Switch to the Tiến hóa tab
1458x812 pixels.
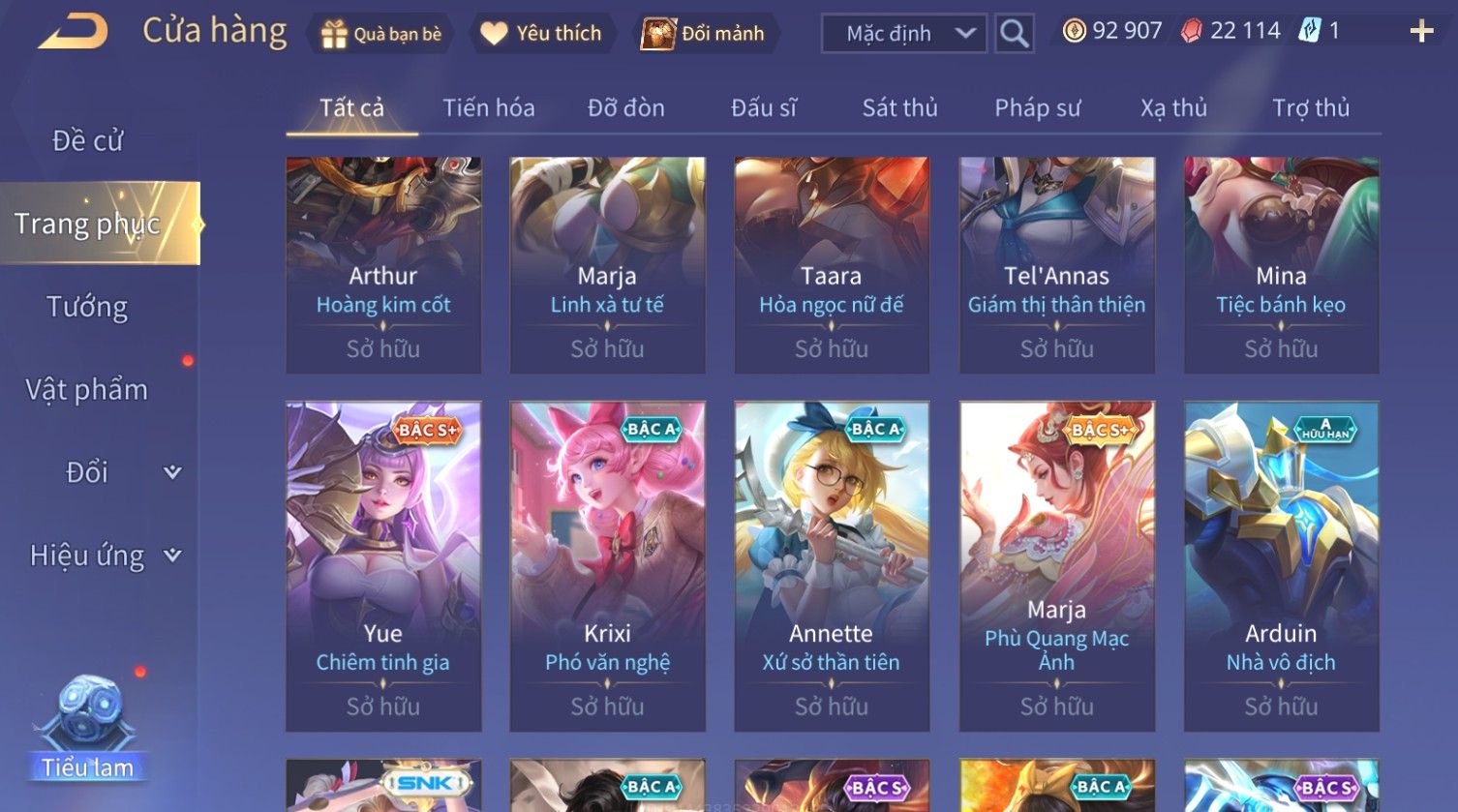[488, 107]
